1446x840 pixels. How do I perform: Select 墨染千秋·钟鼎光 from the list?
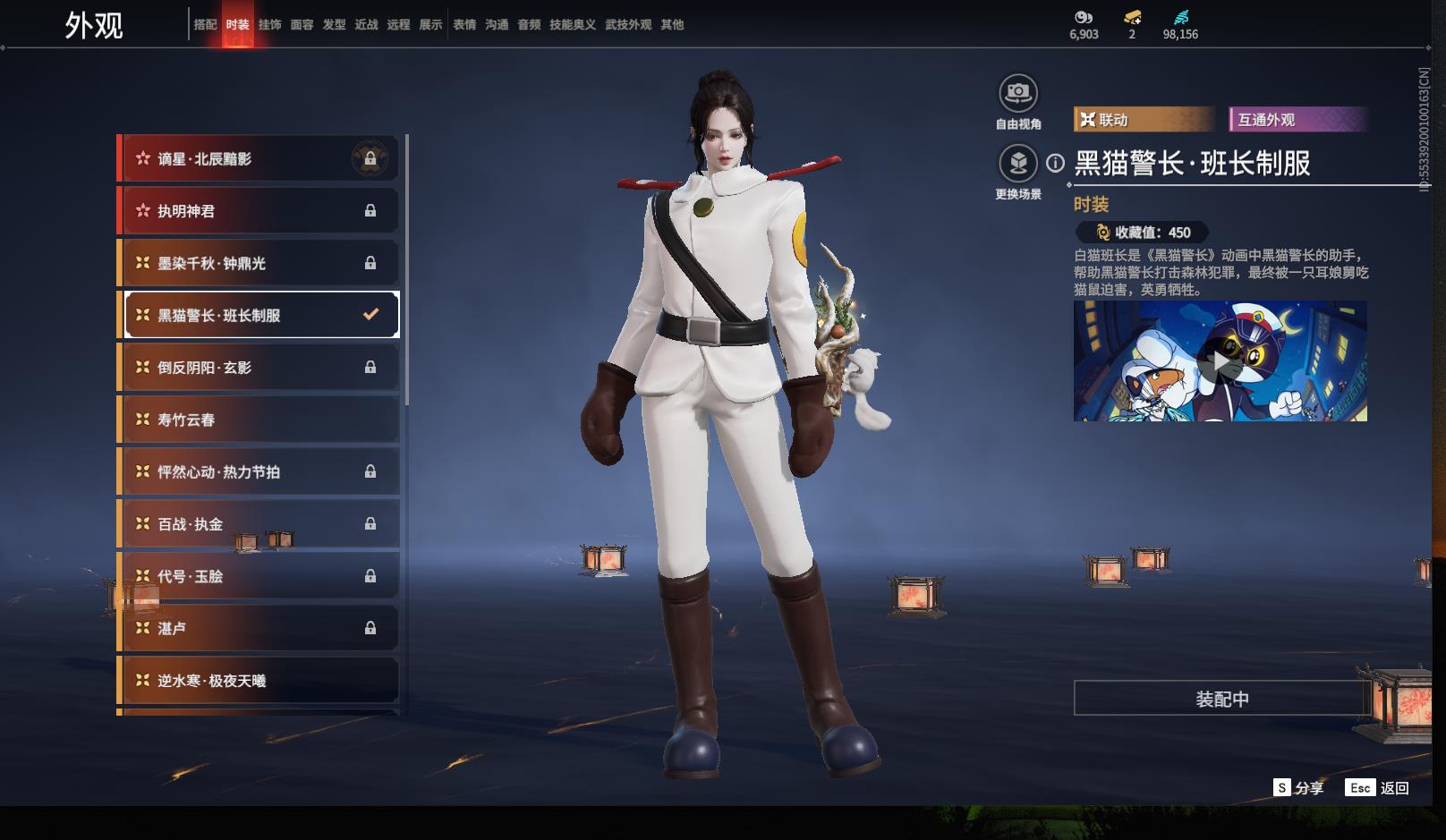[x=259, y=263]
